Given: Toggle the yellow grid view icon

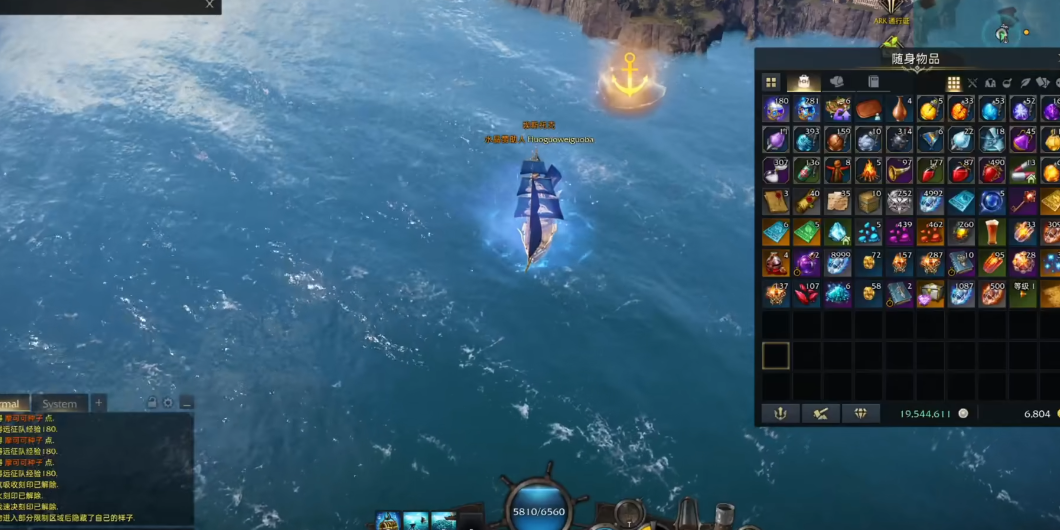Looking at the screenshot, I should click(x=954, y=83).
